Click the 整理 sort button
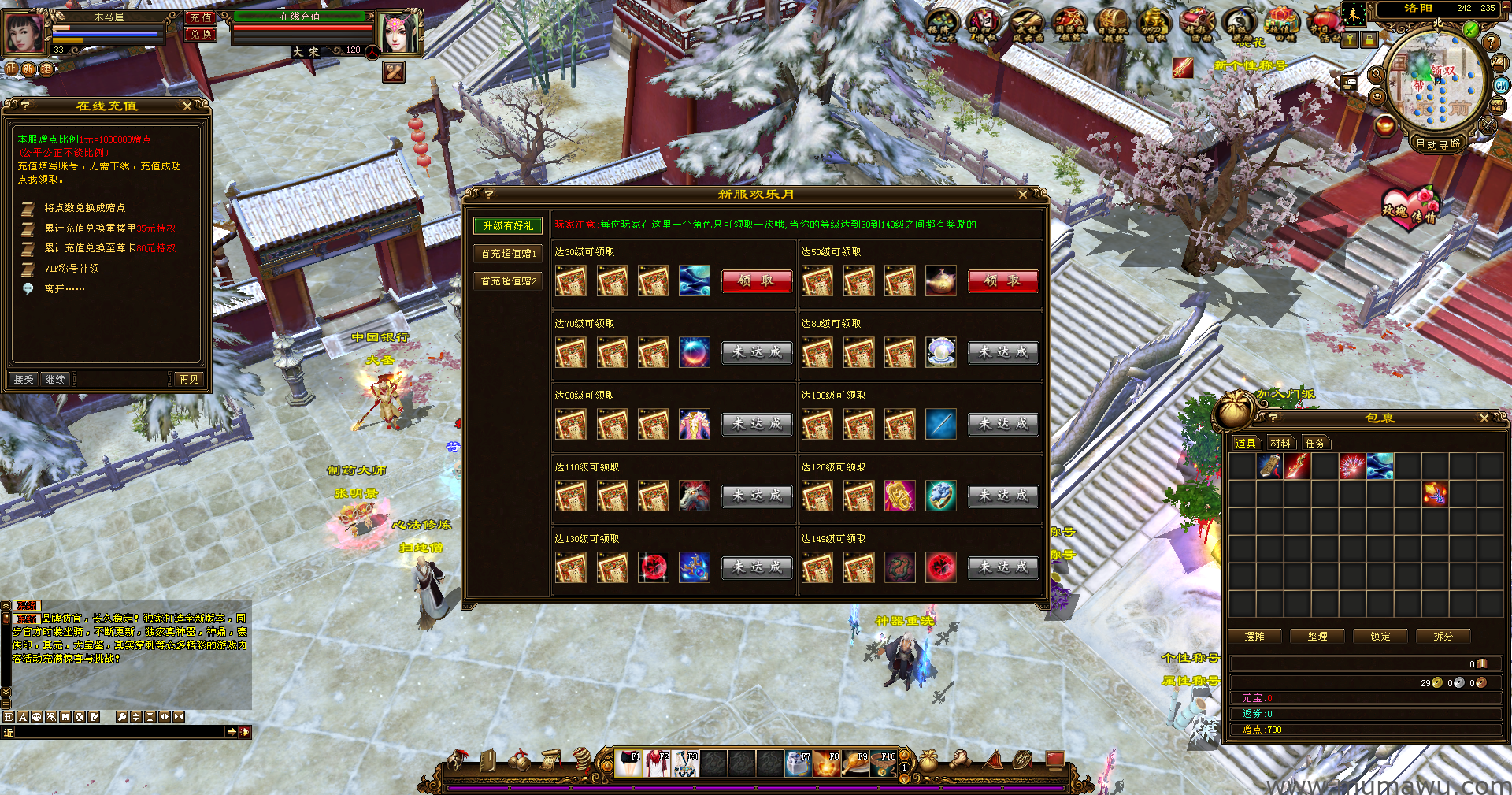1512x795 pixels. 1317,637
